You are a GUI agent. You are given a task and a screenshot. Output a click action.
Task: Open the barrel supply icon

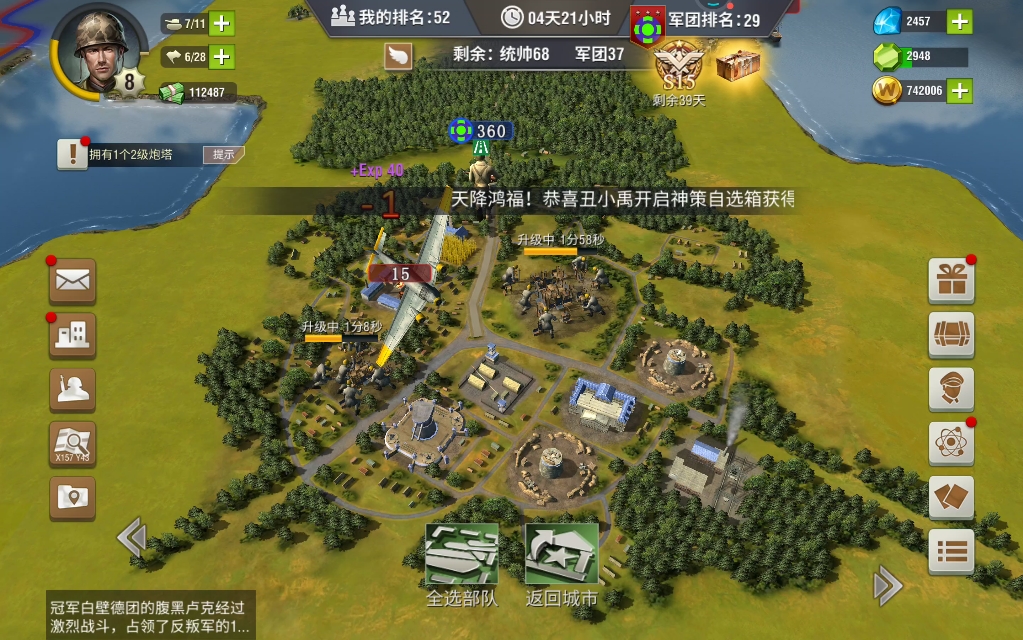pyautogui.click(x=950, y=335)
